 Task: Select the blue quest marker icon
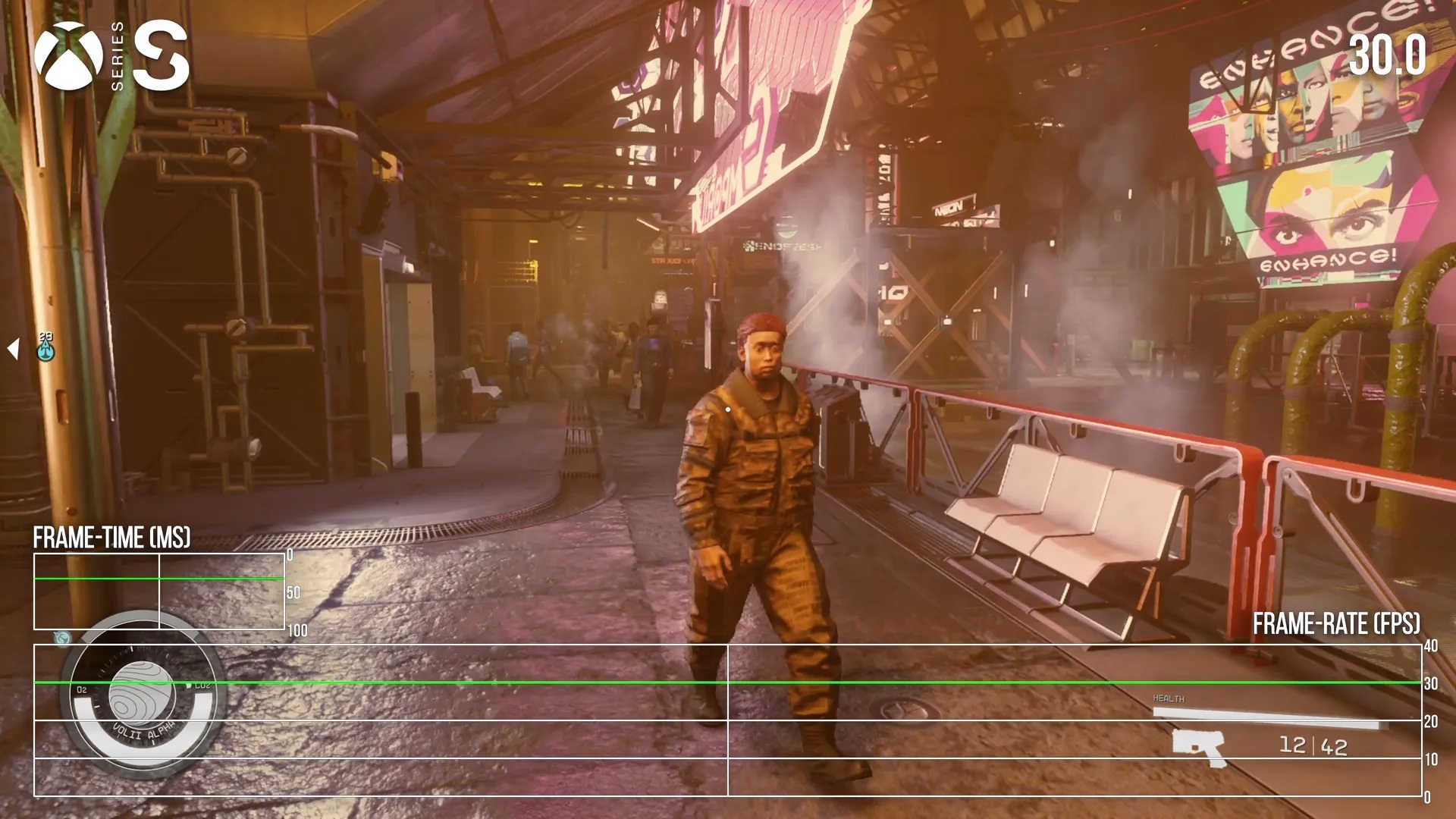pos(46,349)
